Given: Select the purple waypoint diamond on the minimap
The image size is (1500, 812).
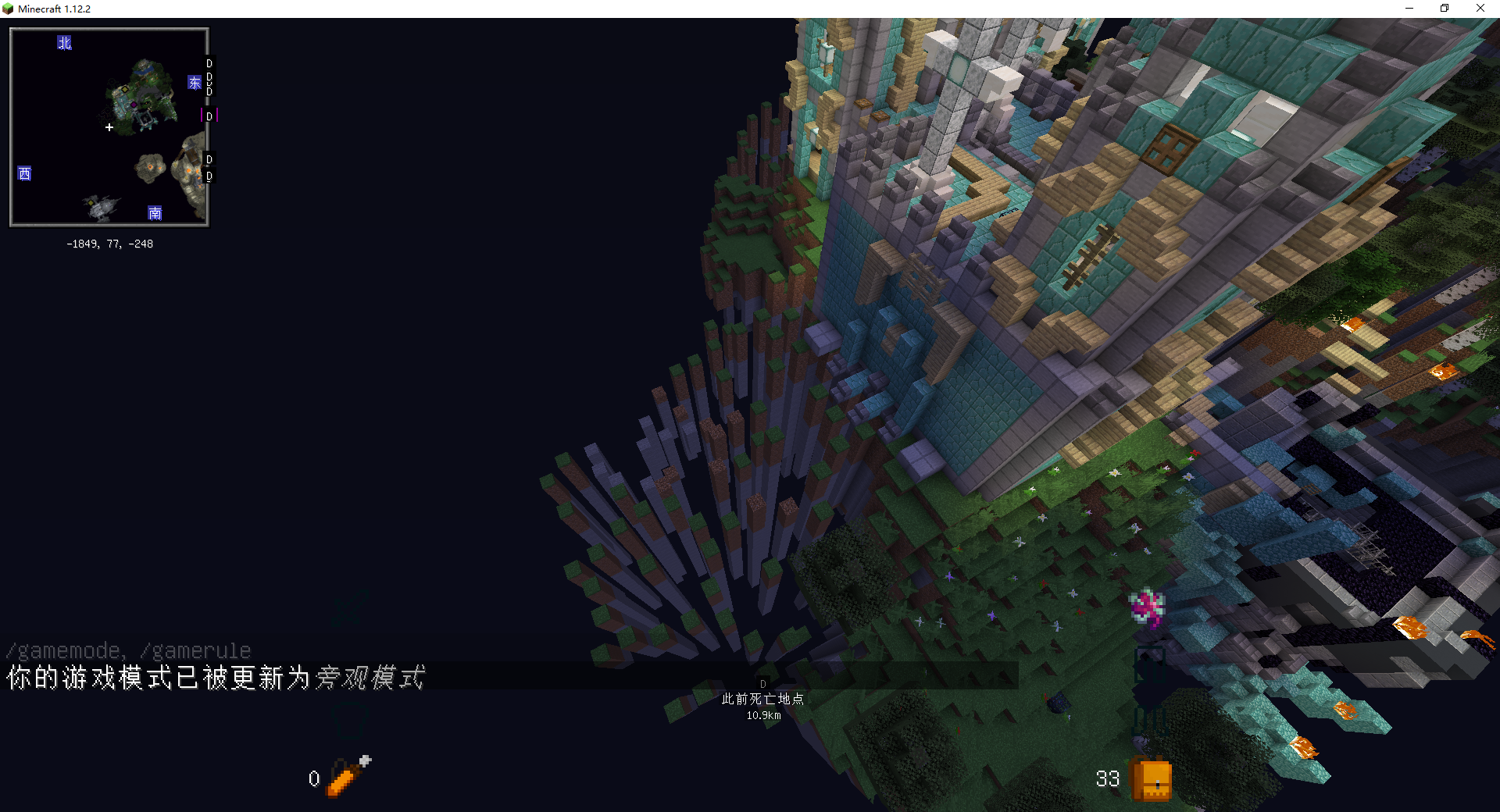Looking at the screenshot, I should (134, 105).
